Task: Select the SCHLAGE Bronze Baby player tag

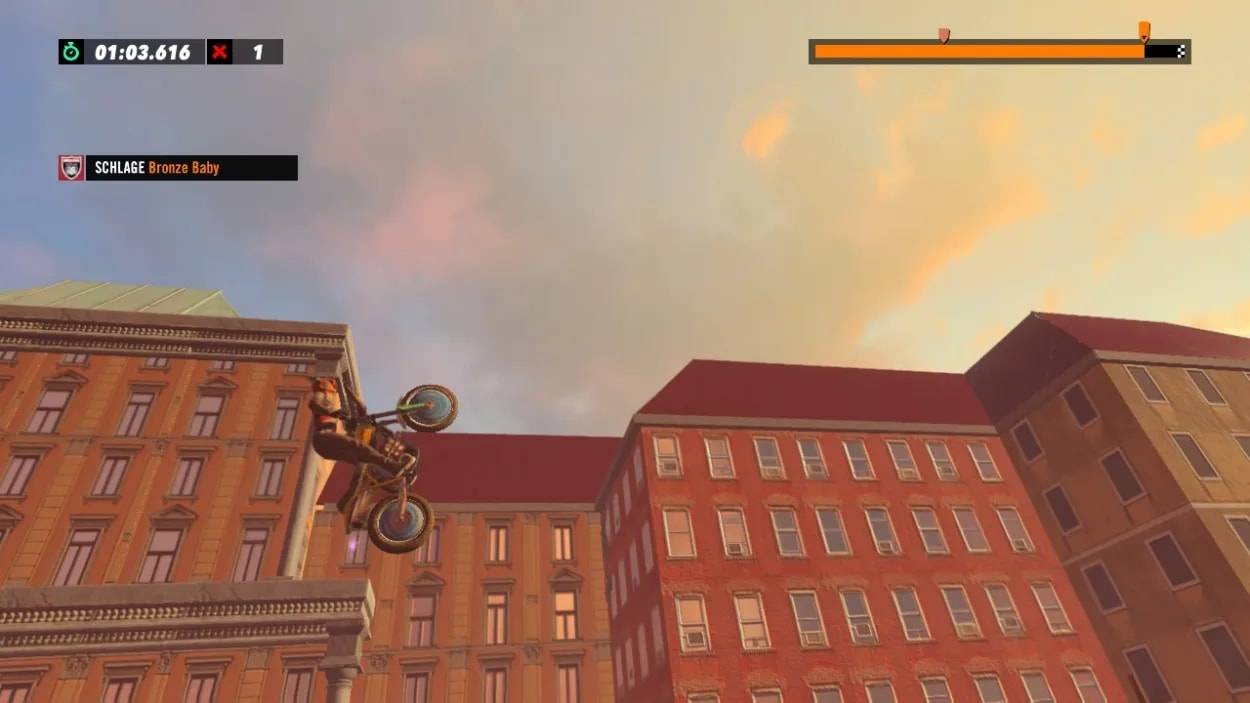Action: pos(191,168)
